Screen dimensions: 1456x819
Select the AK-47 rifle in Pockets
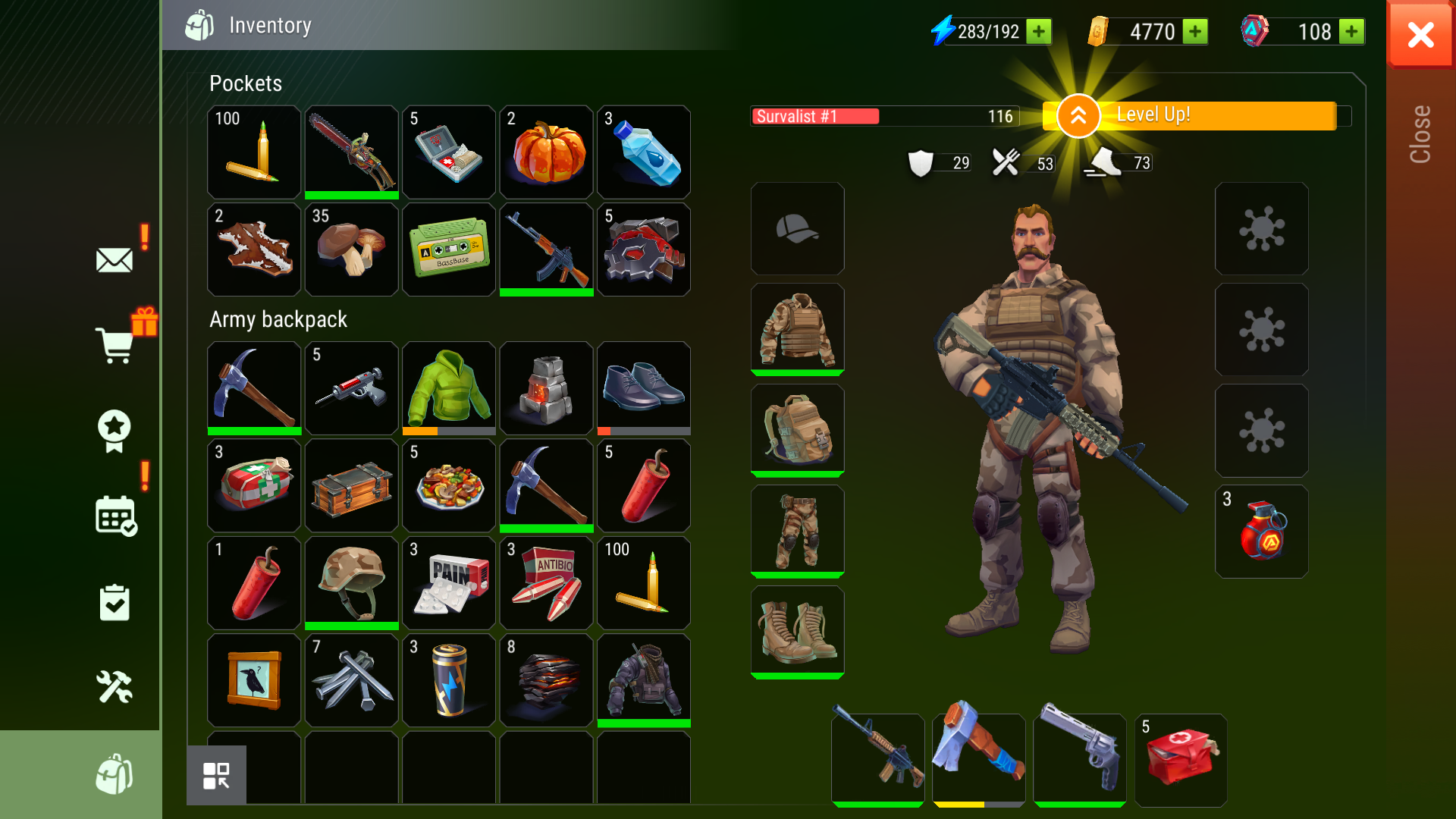[546, 249]
